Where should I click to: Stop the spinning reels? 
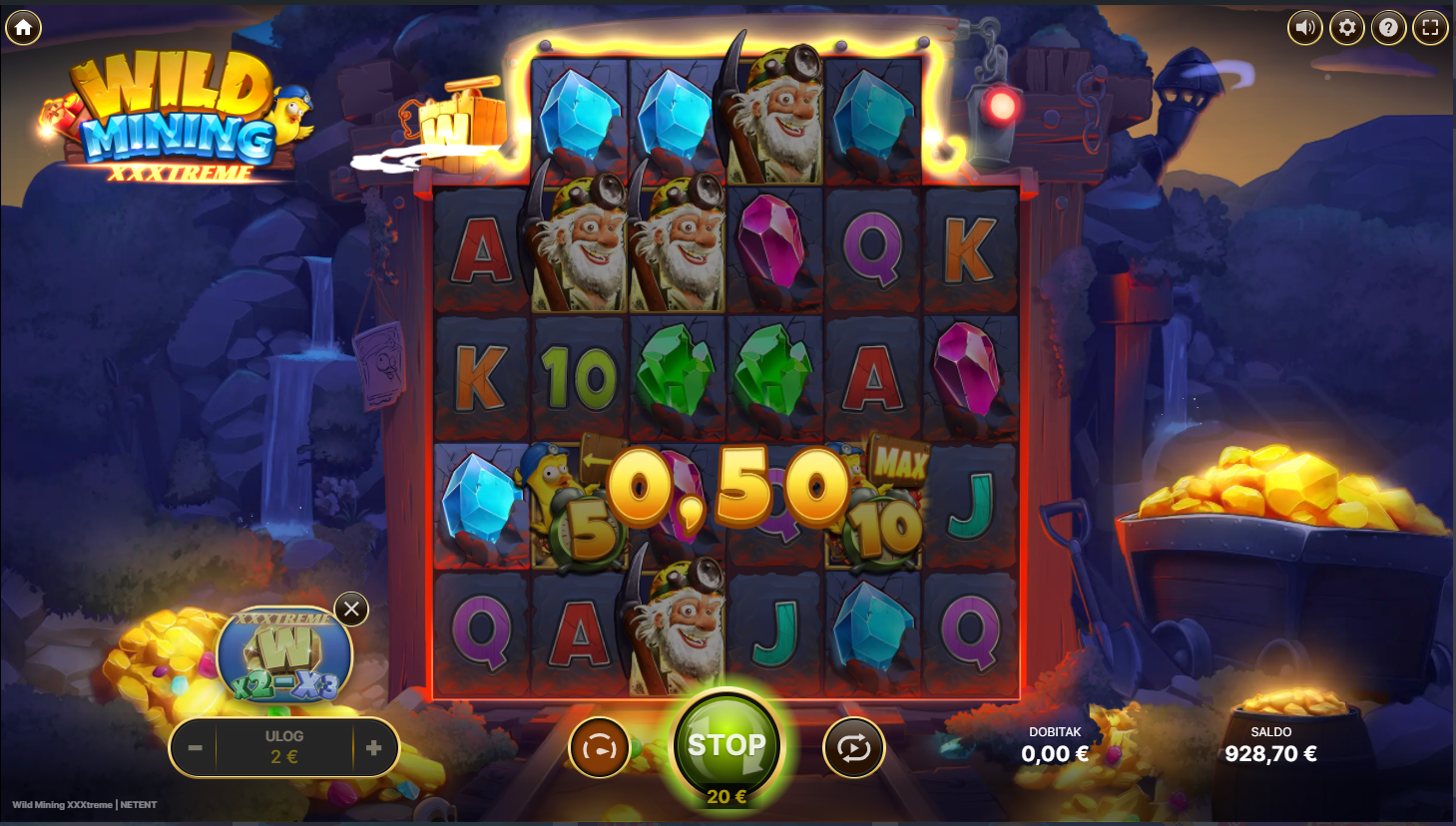pyautogui.click(x=727, y=746)
